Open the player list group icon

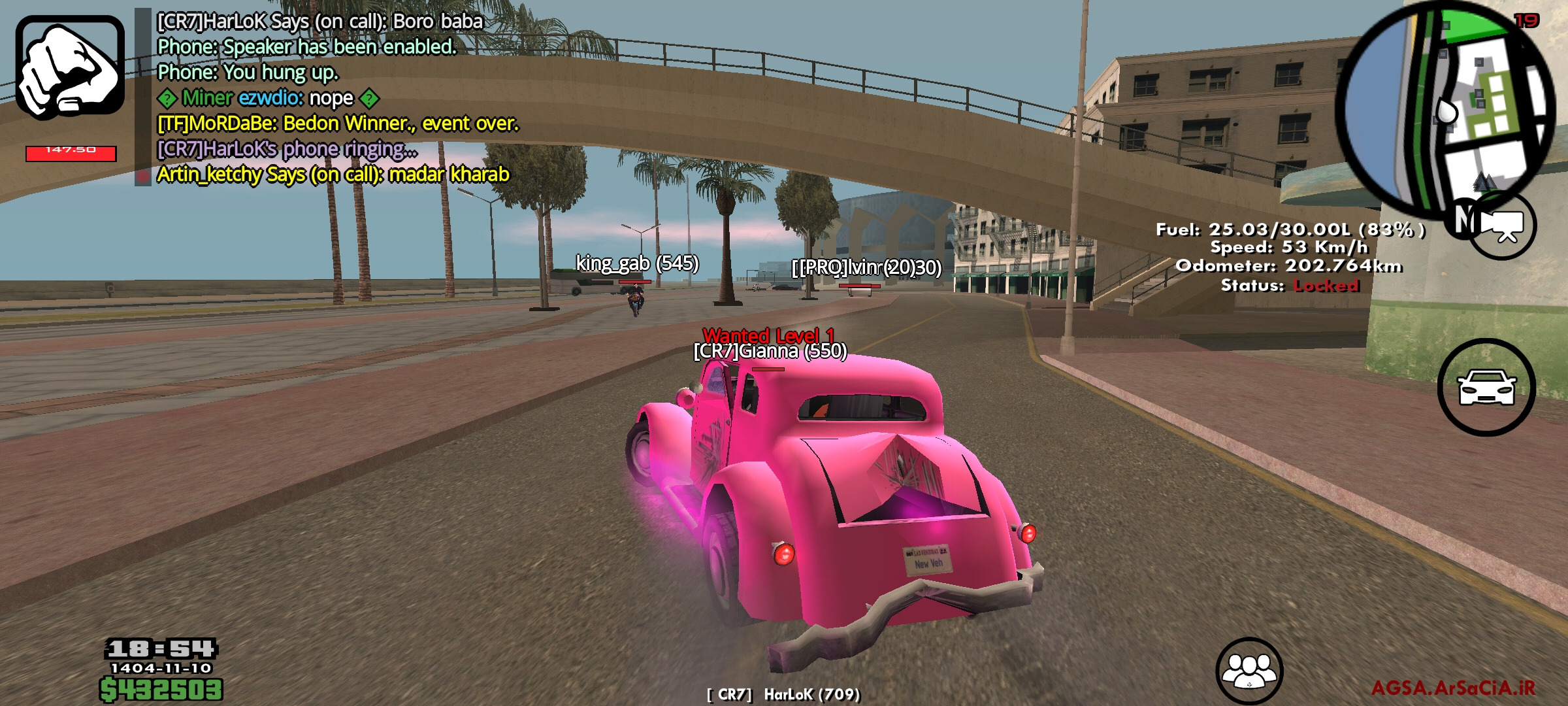pos(1249,670)
